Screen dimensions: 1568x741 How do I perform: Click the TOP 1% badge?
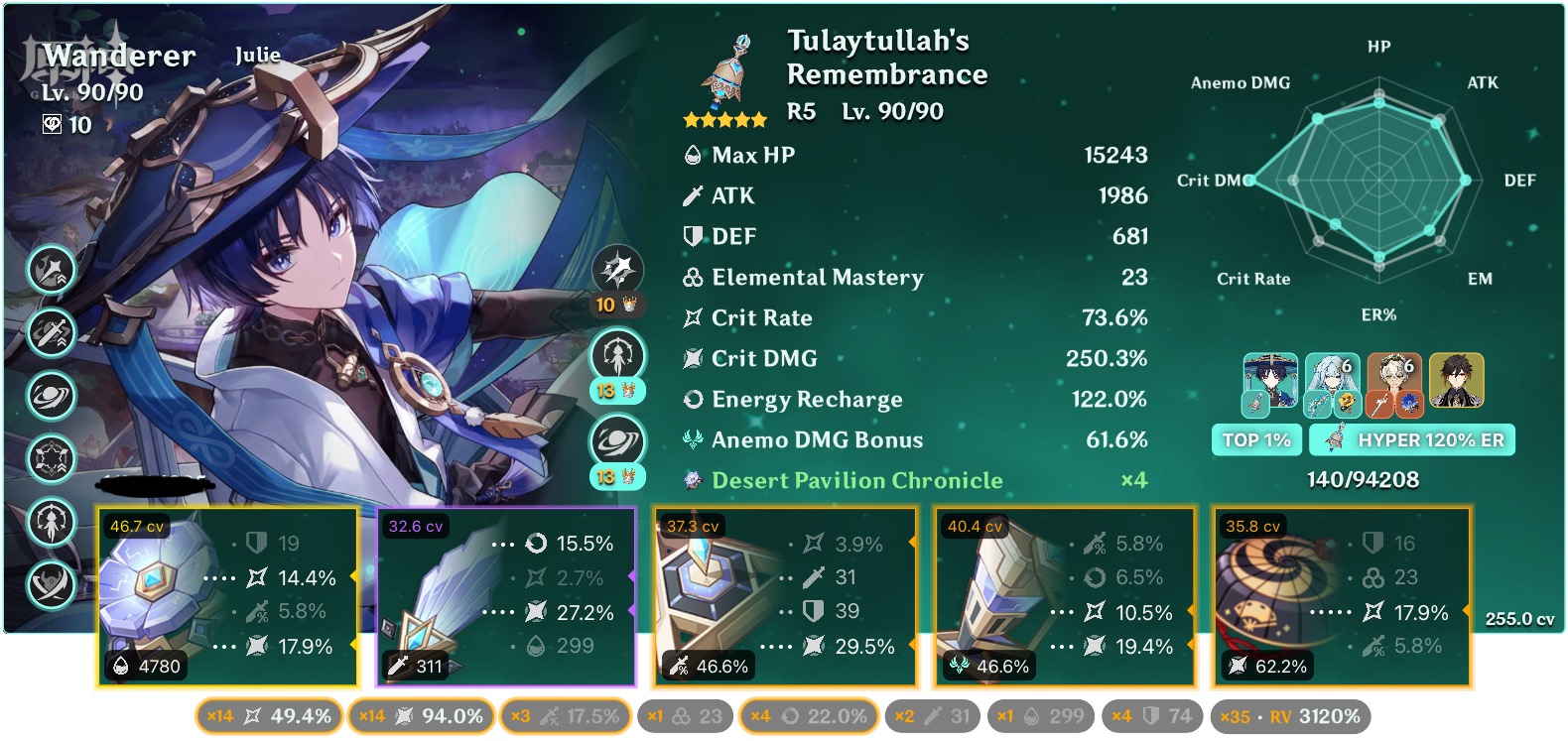pos(1256,439)
